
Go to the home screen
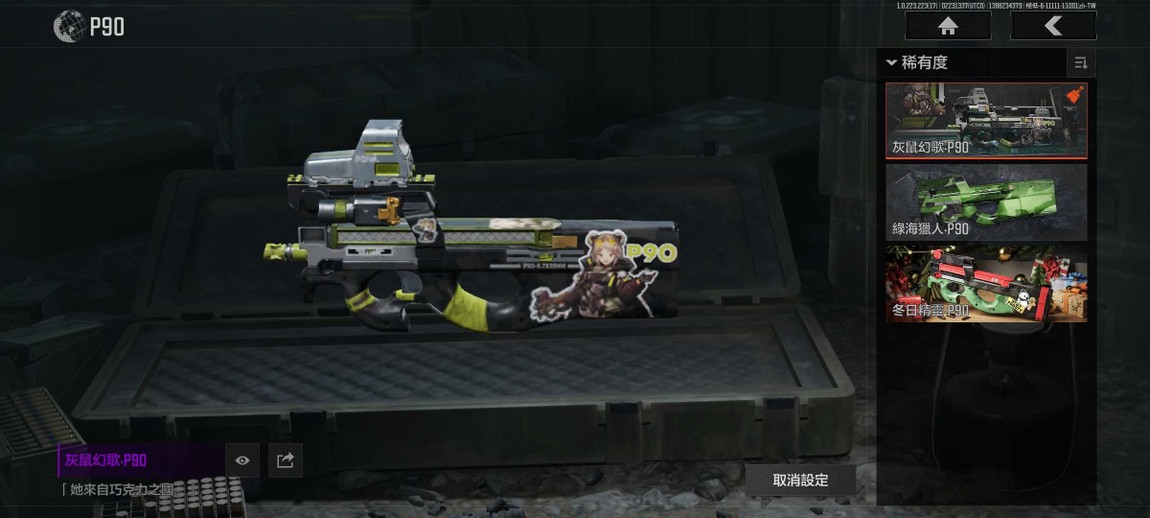click(948, 27)
